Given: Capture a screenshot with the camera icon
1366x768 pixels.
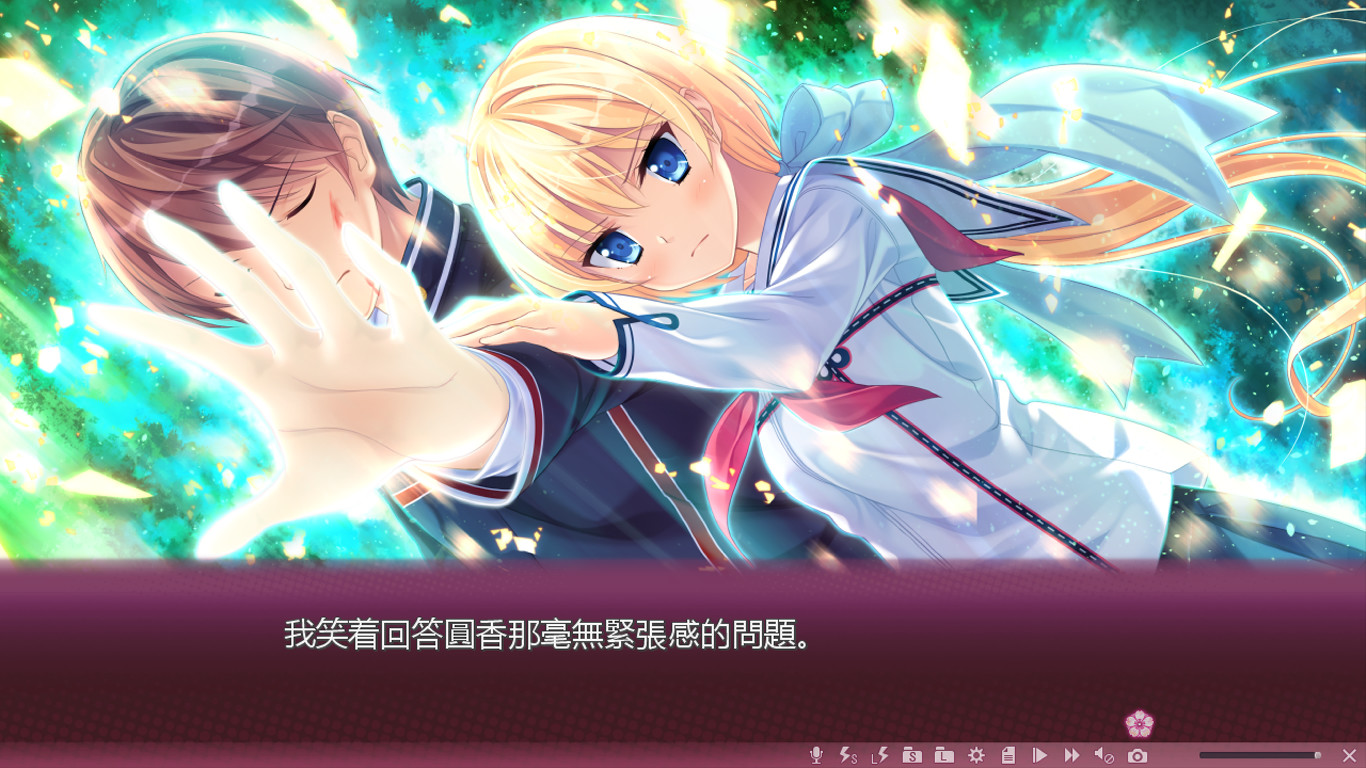Looking at the screenshot, I should tap(1139, 755).
